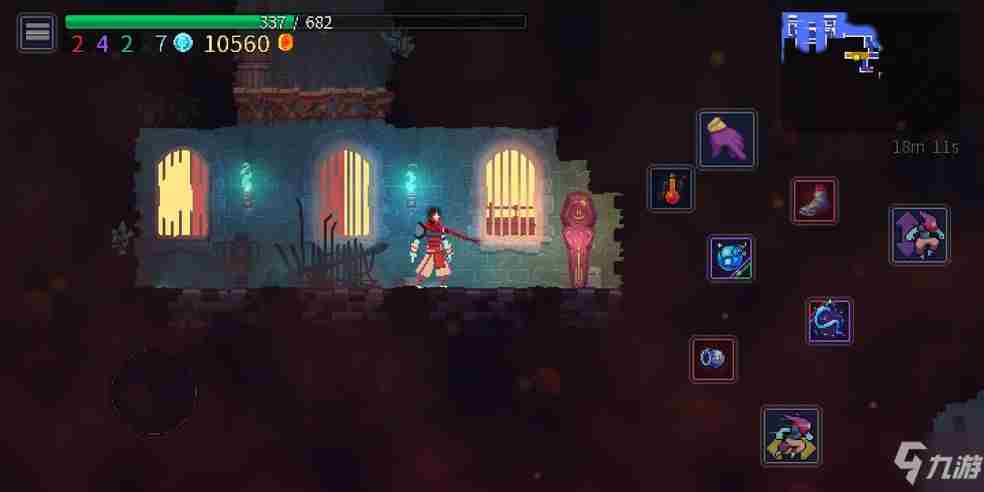Activate the boot kick skill
984x492 pixels.
tap(815, 200)
